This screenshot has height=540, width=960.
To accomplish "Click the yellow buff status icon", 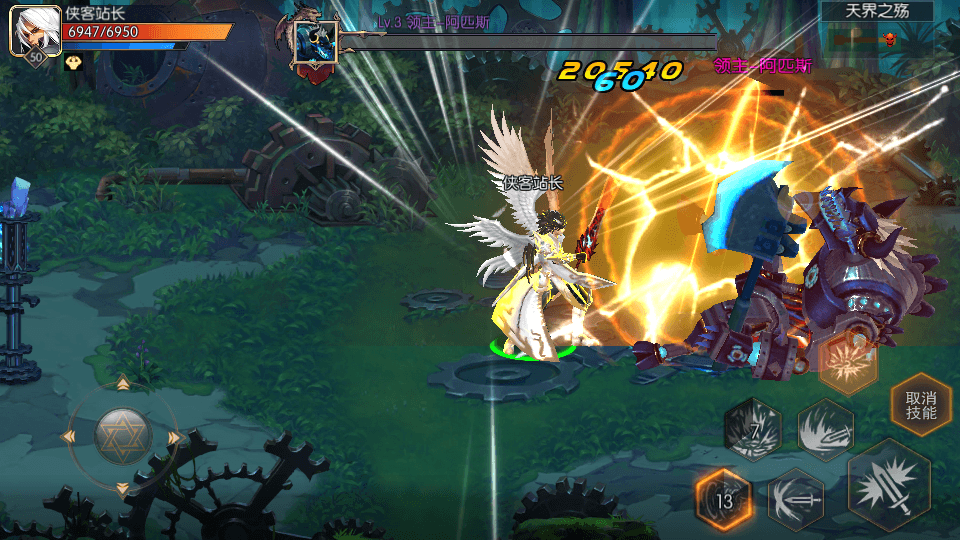I will coord(73,62).
